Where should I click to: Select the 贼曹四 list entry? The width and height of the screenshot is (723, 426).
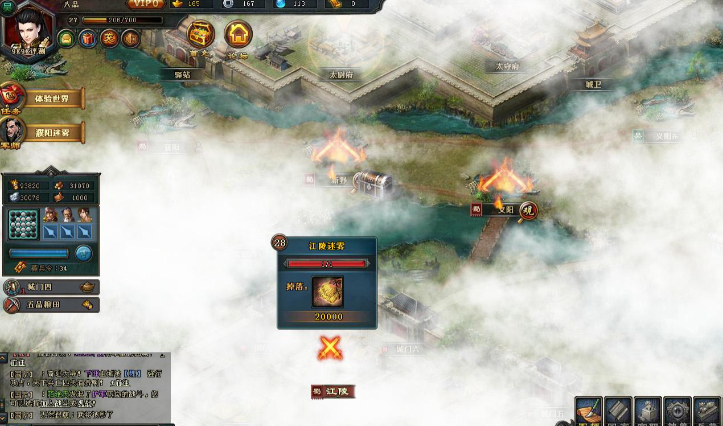pyautogui.click(x=50, y=288)
